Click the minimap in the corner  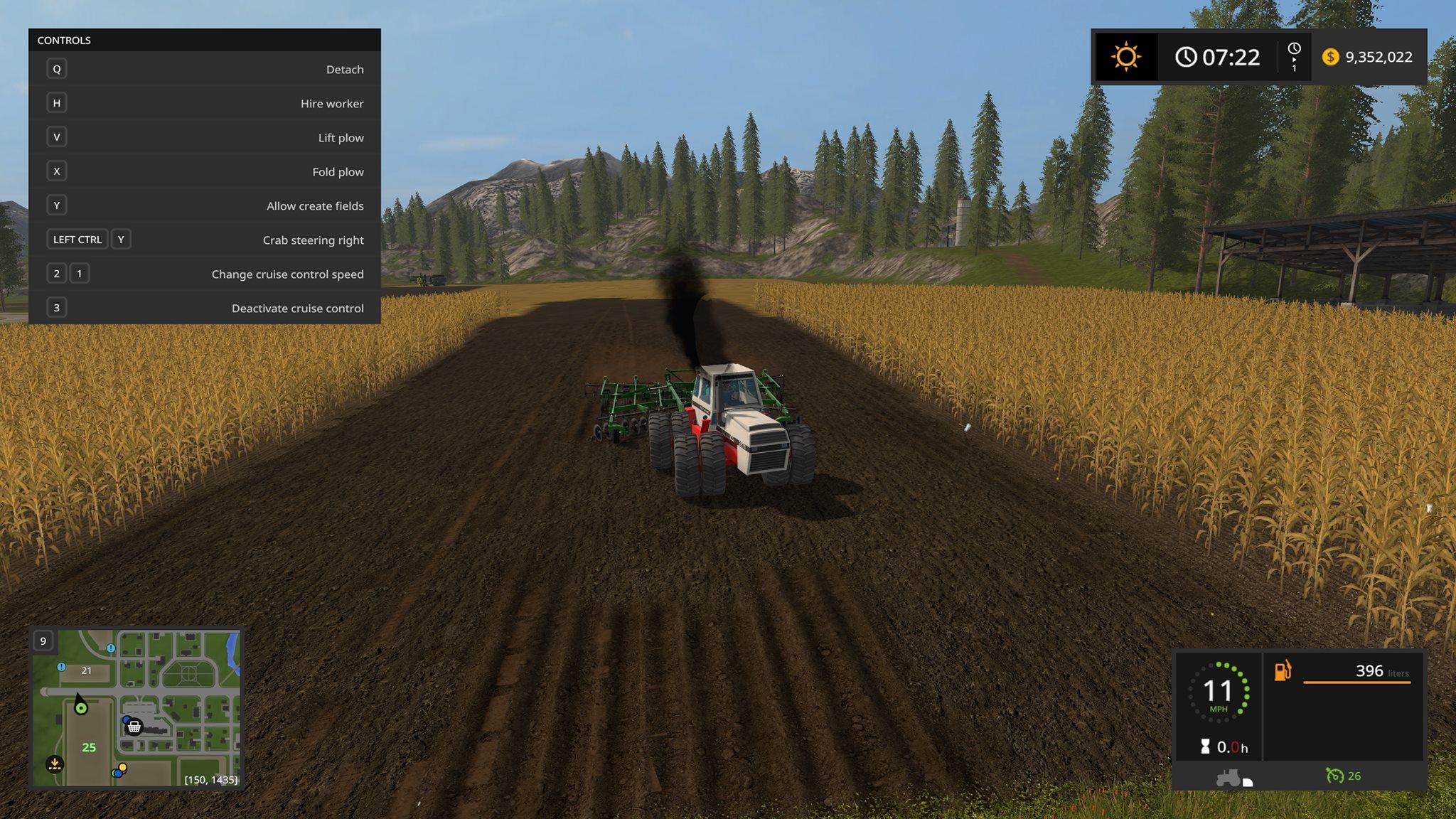[136, 707]
